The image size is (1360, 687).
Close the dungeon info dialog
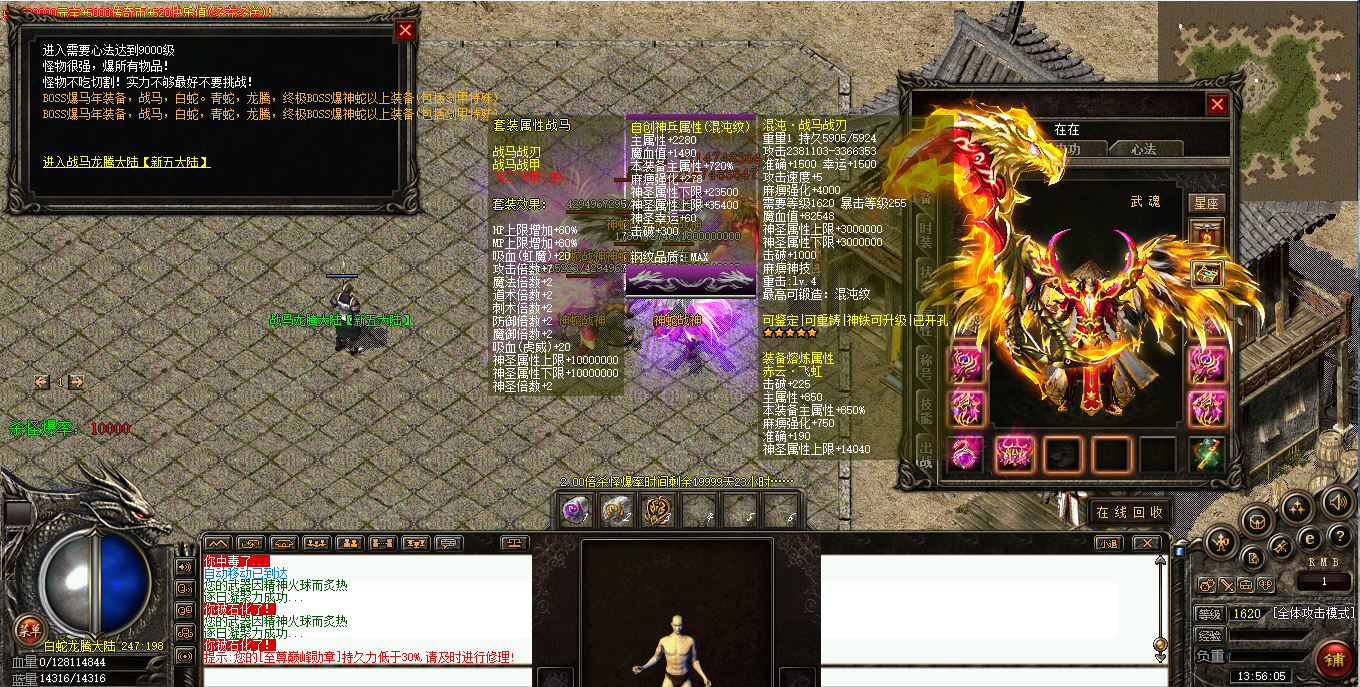405,30
